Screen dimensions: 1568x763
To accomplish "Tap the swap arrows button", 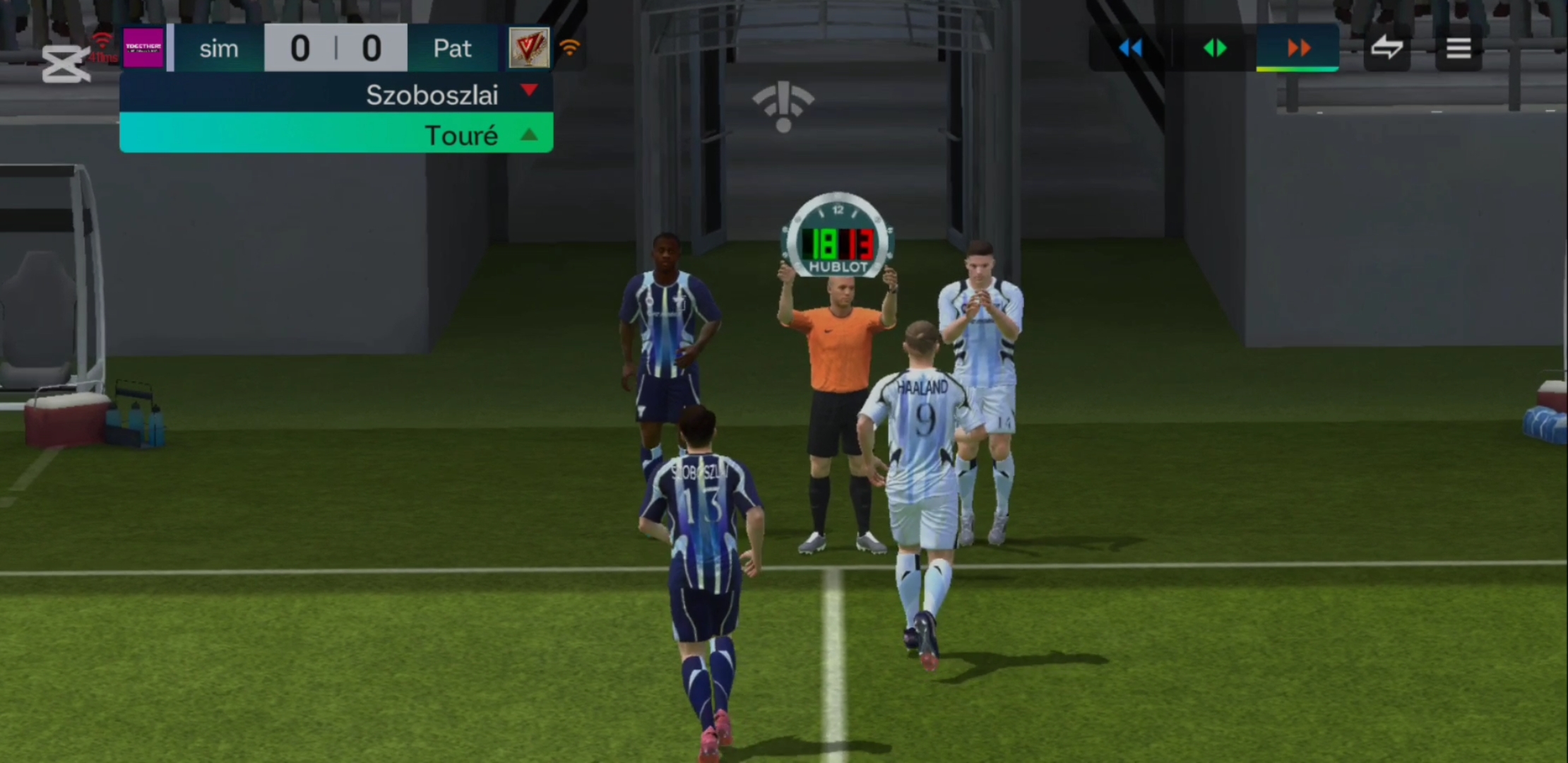I will (1386, 48).
